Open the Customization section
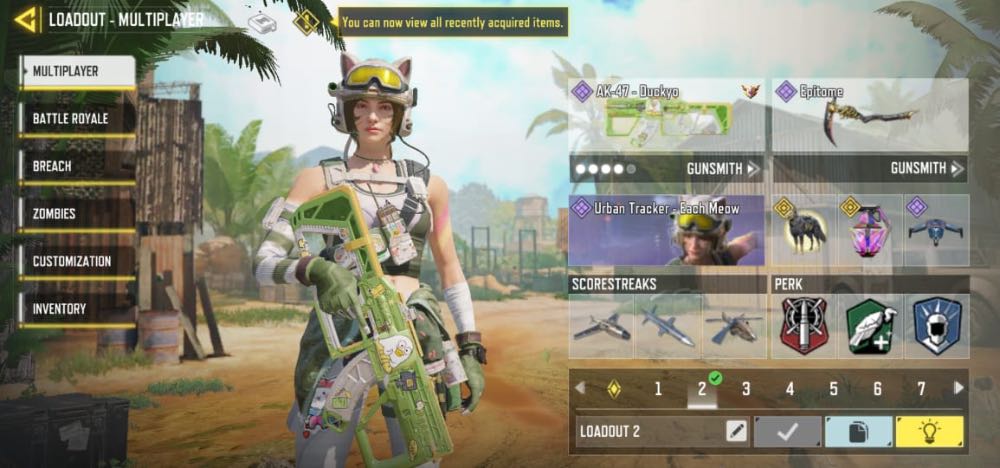Image resolution: width=1000 pixels, height=468 pixels. pos(76,261)
